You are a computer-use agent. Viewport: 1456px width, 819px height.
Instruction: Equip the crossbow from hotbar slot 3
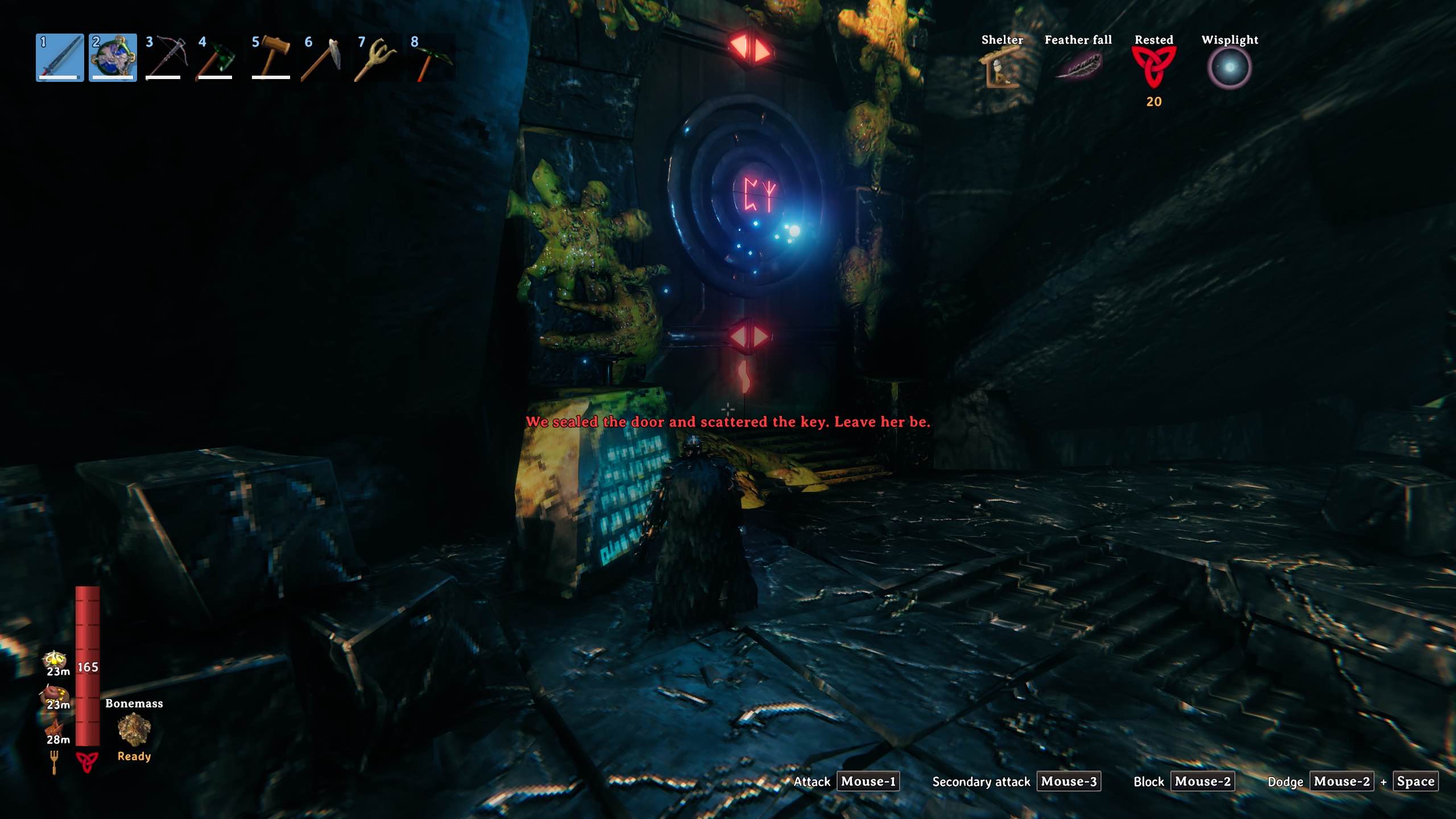(x=166, y=57)
